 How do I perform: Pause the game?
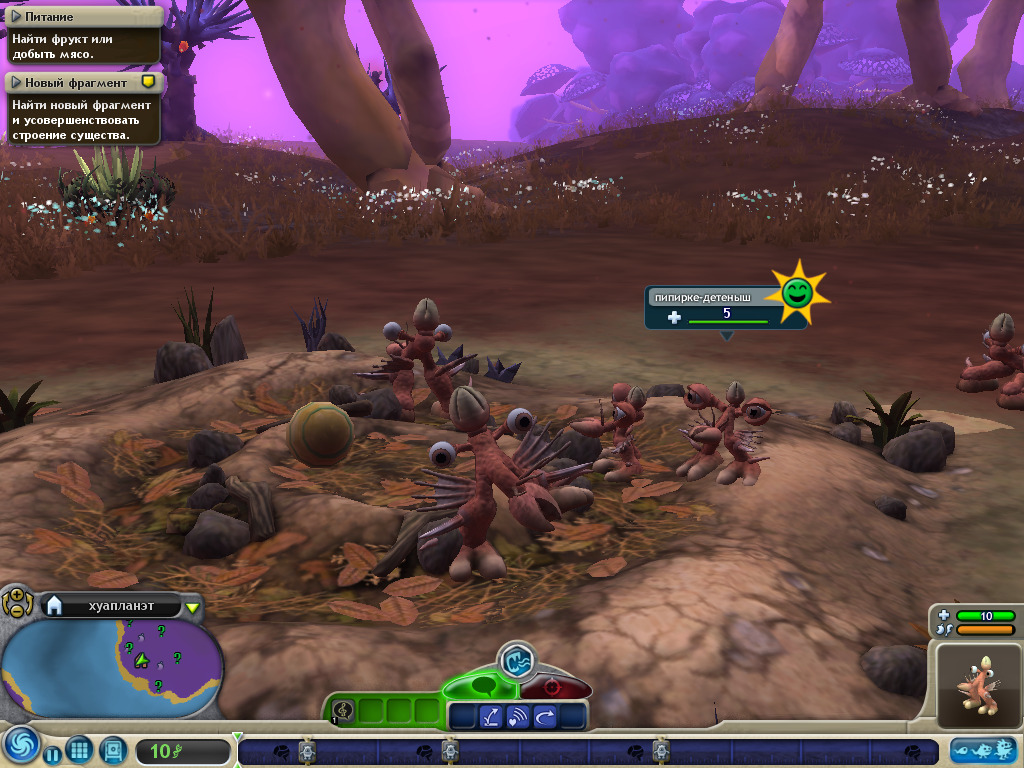coord(52,753)
